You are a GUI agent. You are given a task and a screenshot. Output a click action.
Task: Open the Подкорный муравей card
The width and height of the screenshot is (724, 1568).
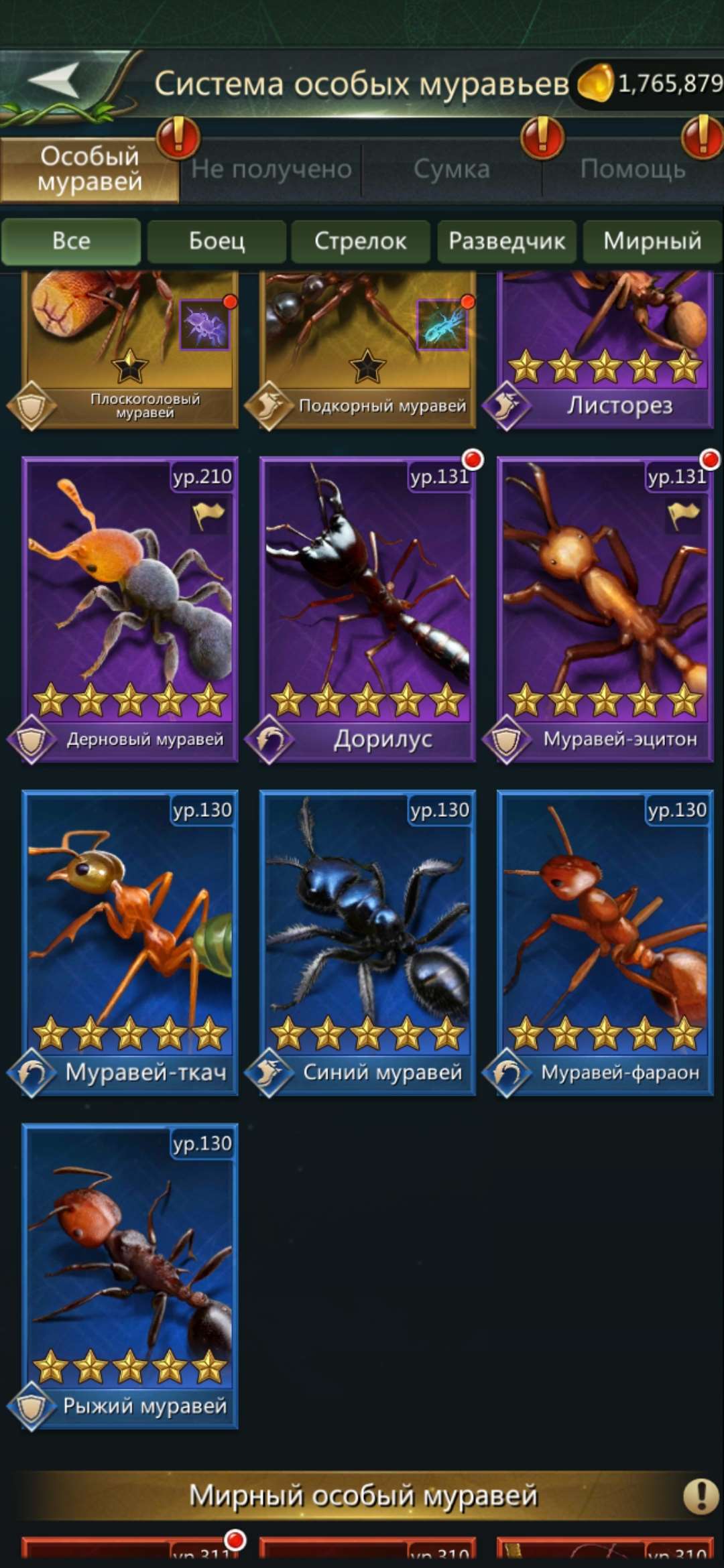point(367,348)
